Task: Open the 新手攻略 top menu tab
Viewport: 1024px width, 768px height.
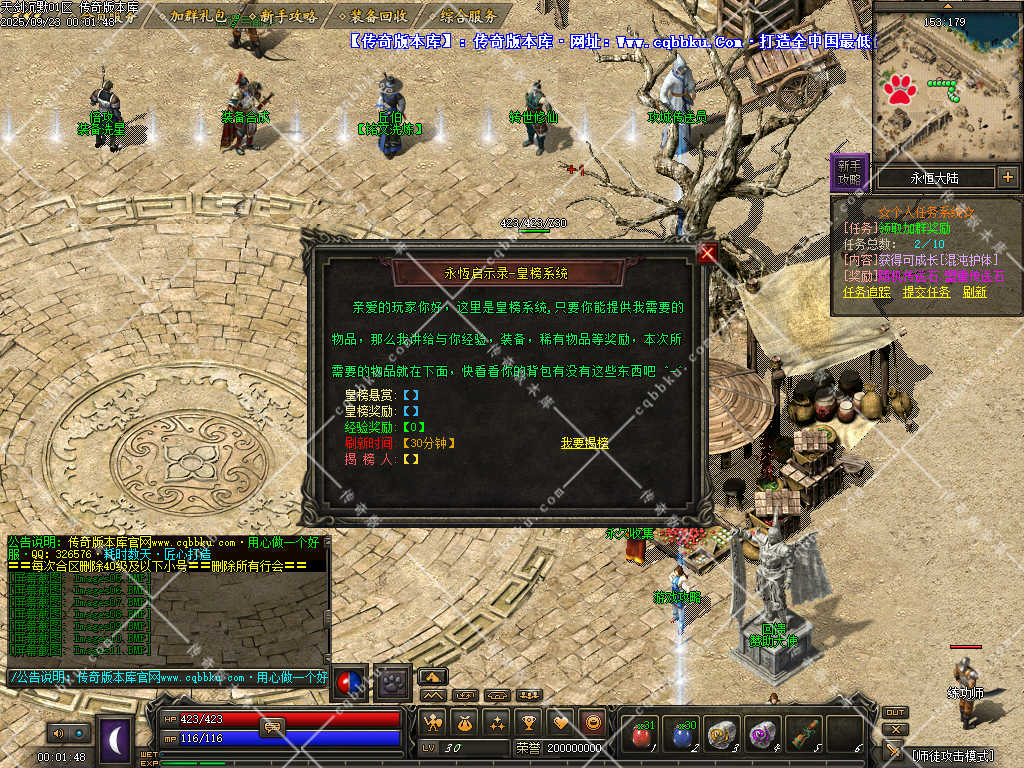Action: pyautogui.click(x=287, y=16)
